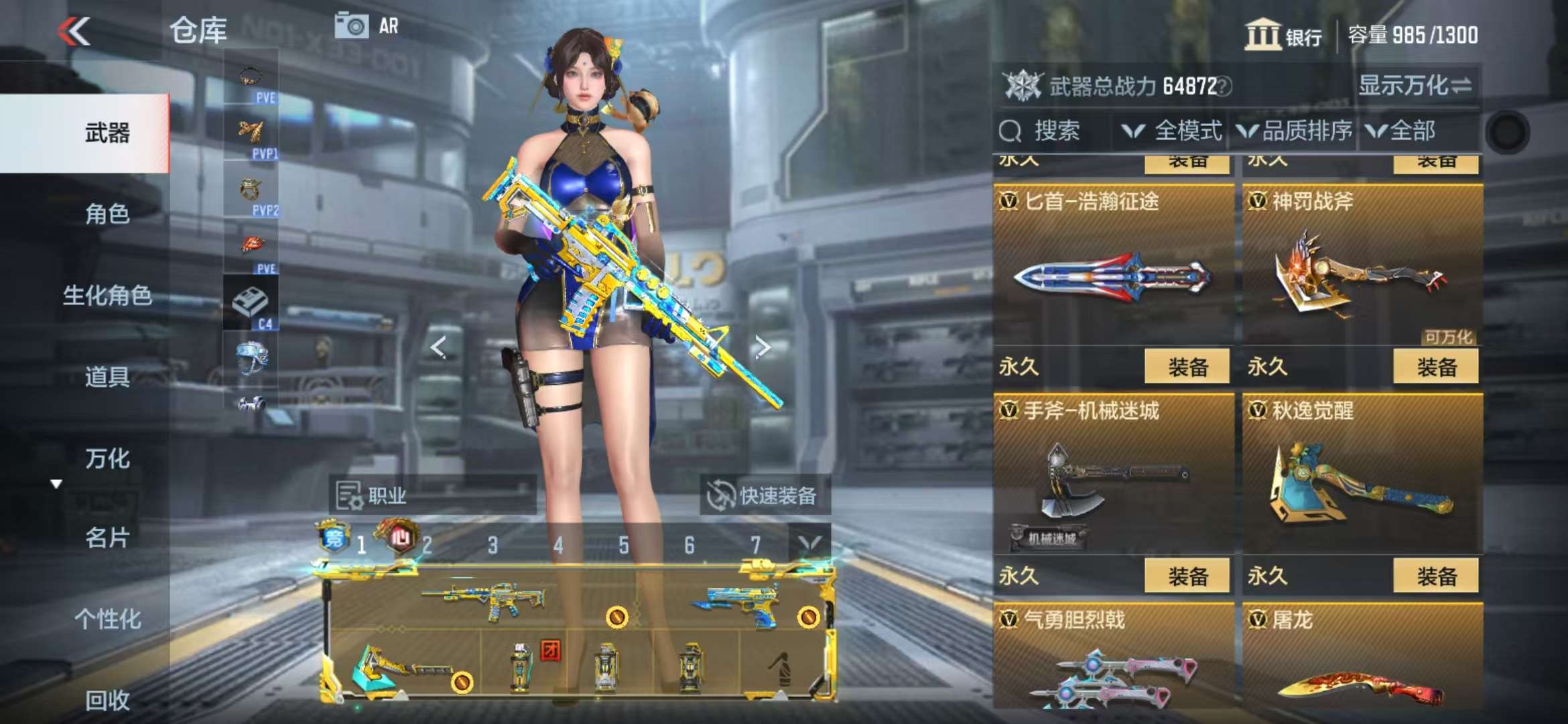Switch to the 角色 character tab
Screen dimensions: 1568x724
pyautogui.click(x=107, y=214)
